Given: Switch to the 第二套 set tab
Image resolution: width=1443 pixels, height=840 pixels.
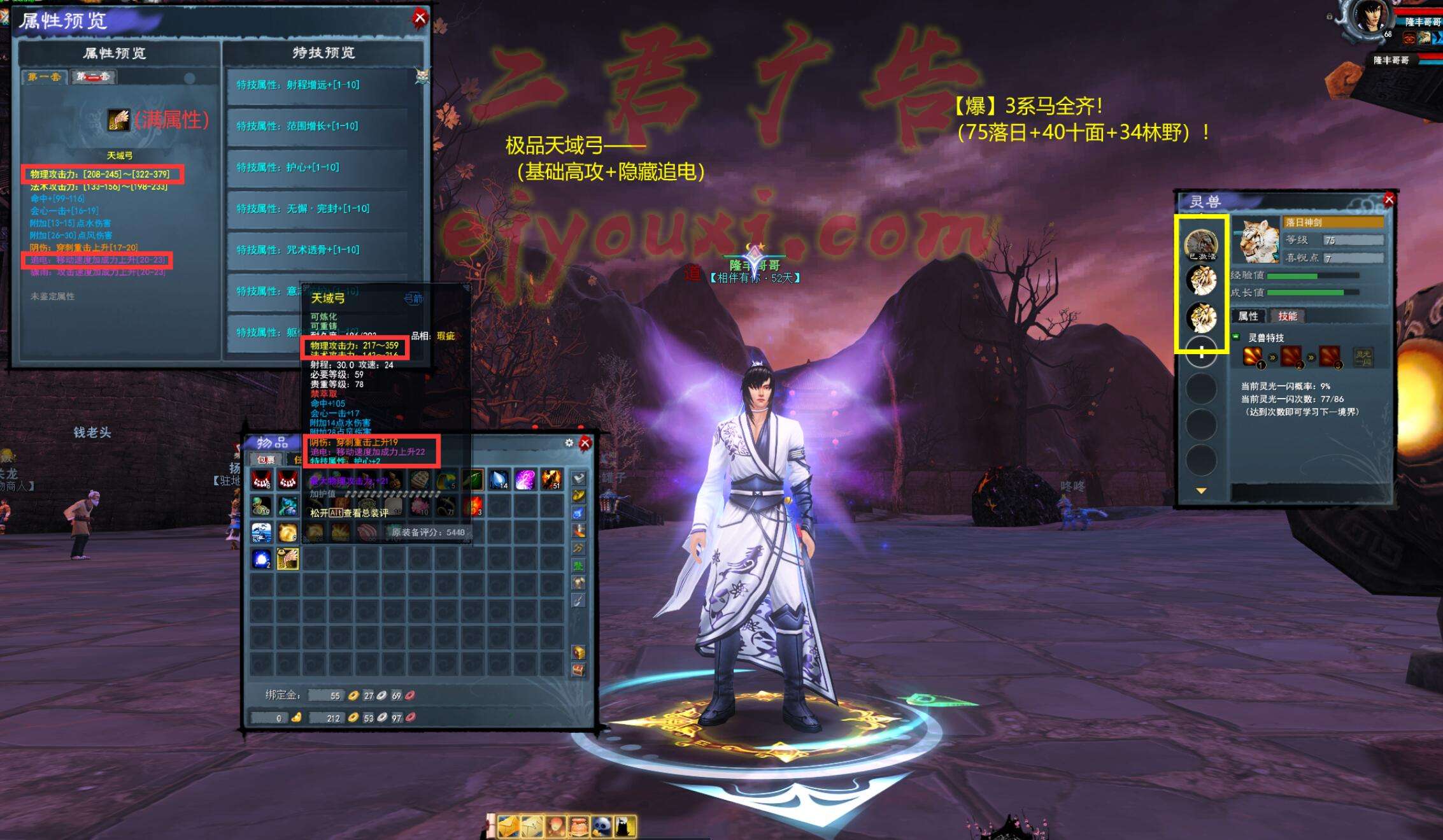Looking at the screenshot, I should coord(93,77).
